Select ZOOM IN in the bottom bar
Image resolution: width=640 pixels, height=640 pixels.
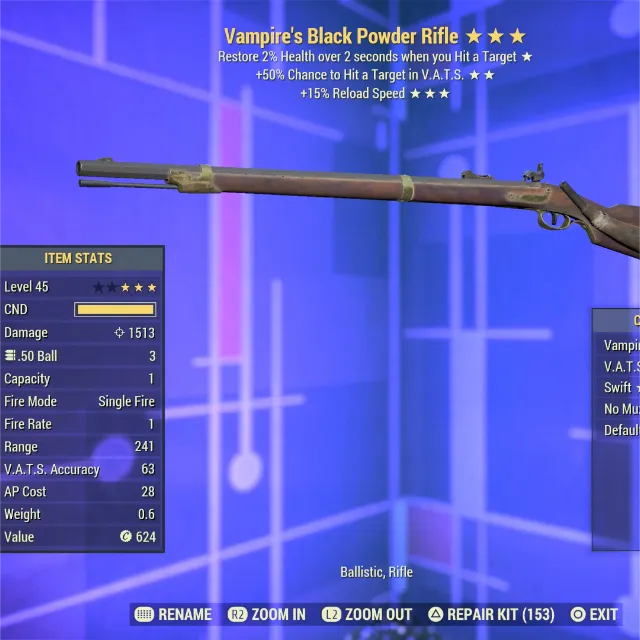click(267, 614)
